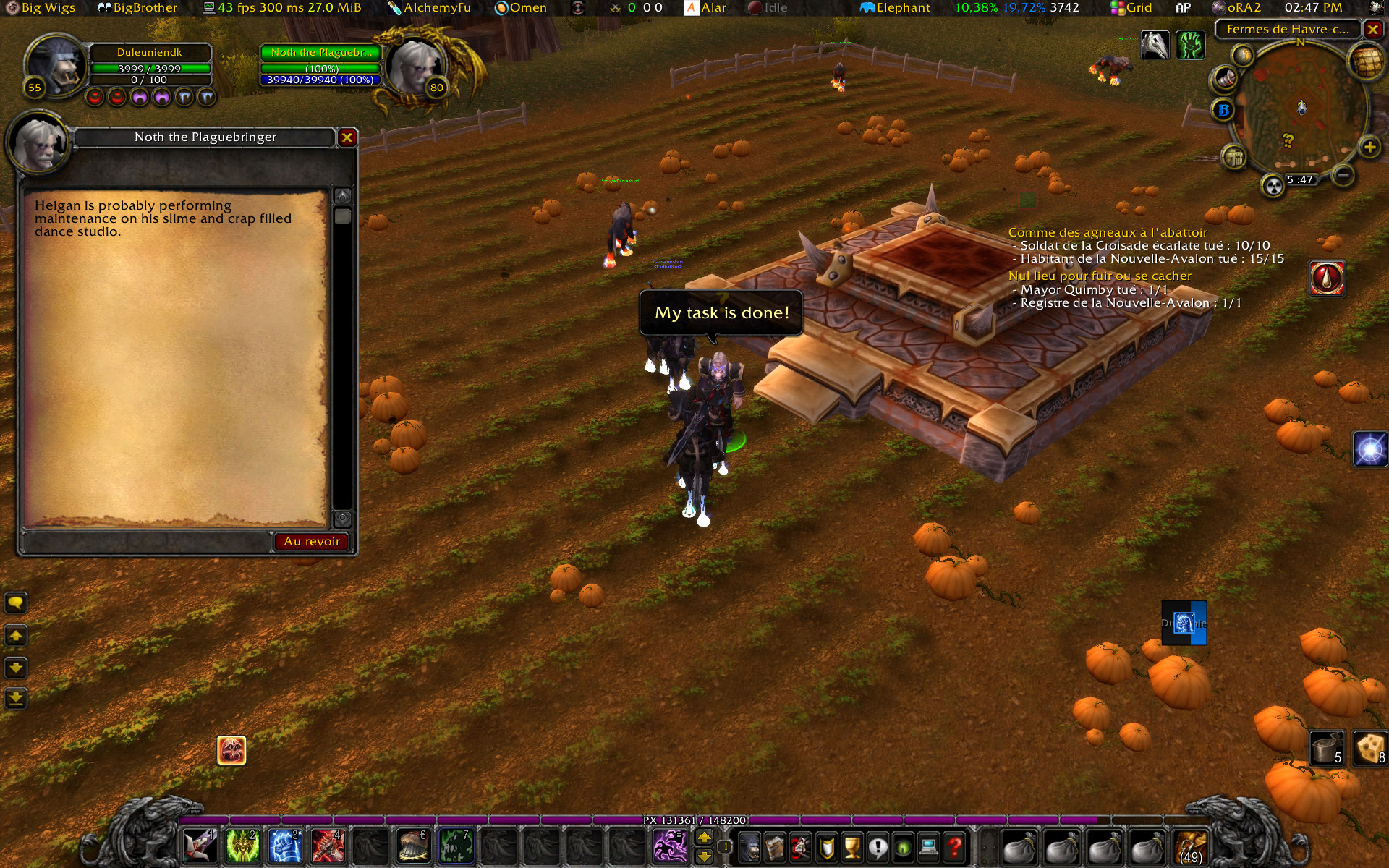The image size is (1389, 868).
Task: Close the minimap with the red X
Action: click(x=1372, y=29)
